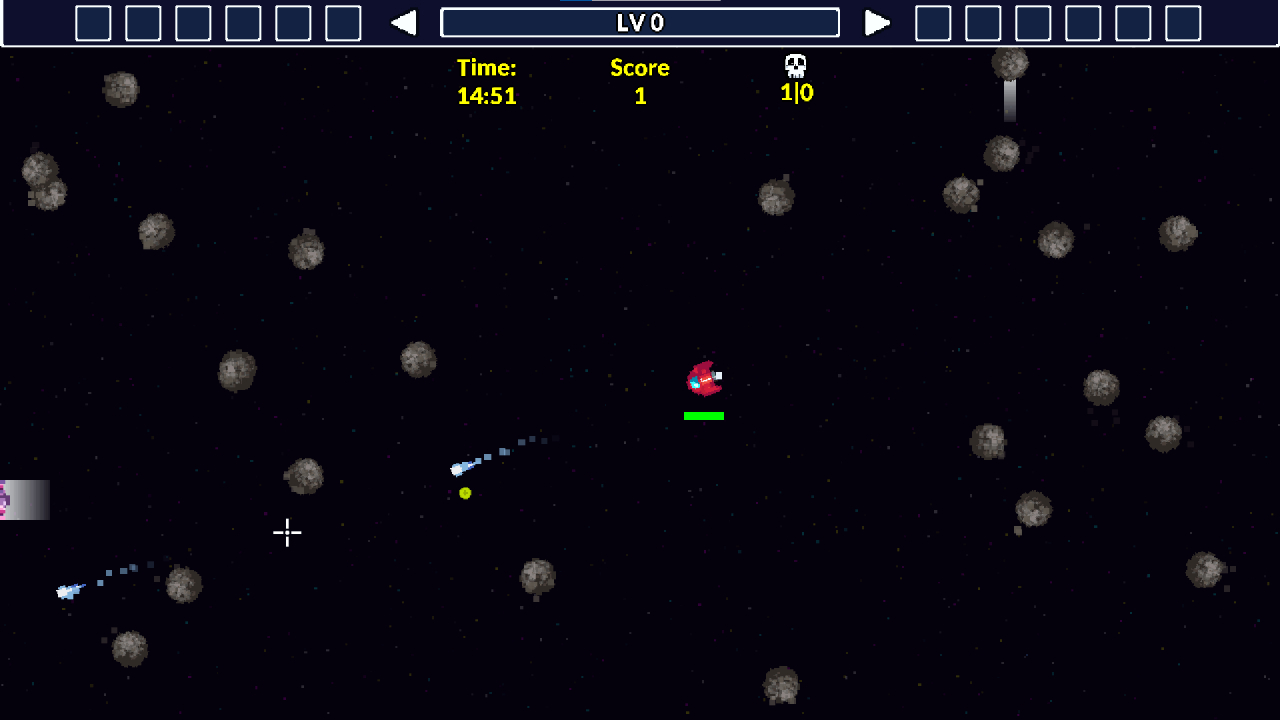Click the yellow orb pickup near the bullet trail

pos(465,492)
